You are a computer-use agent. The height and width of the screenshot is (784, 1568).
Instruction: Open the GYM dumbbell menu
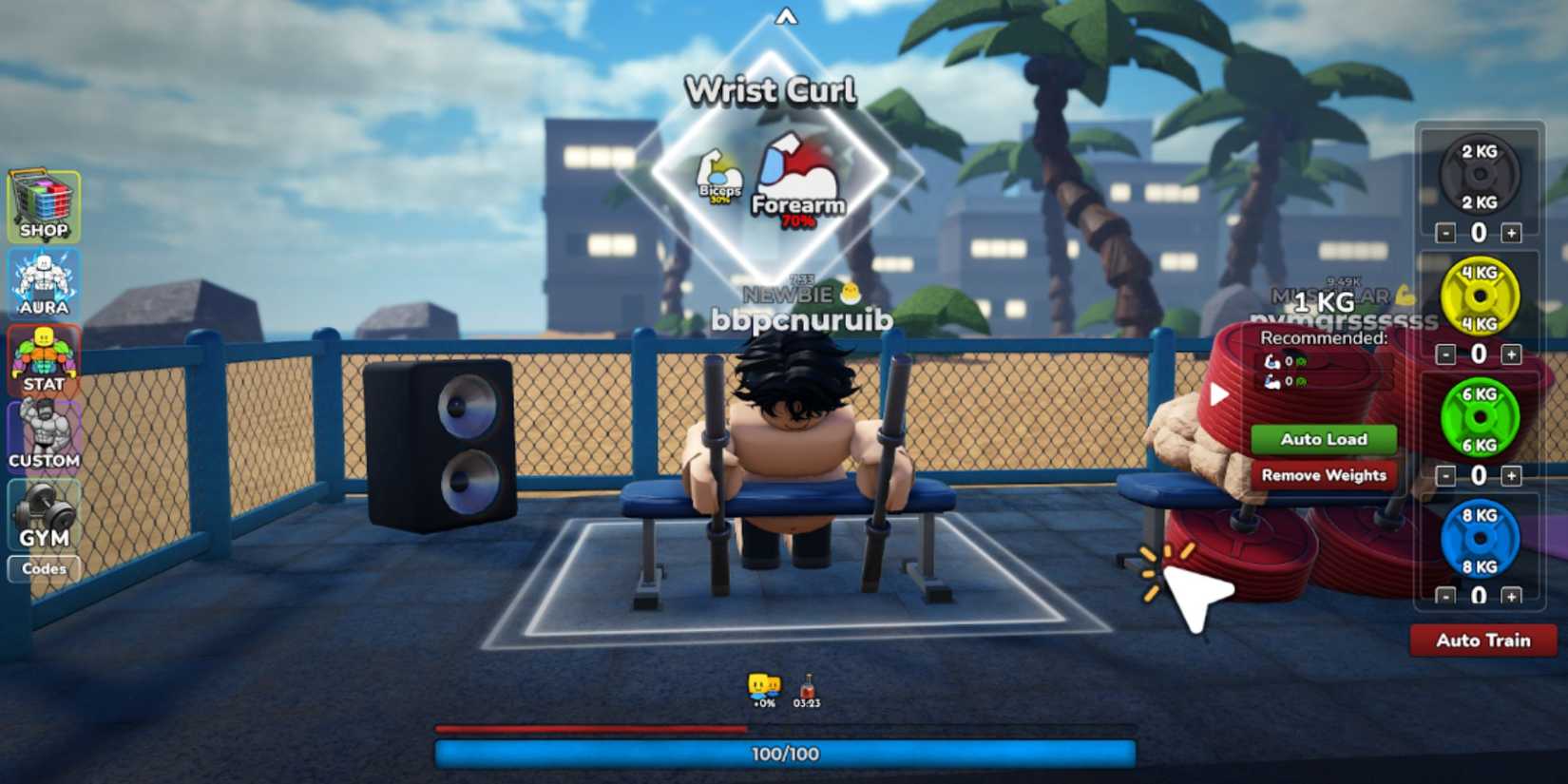pos(44,513)
